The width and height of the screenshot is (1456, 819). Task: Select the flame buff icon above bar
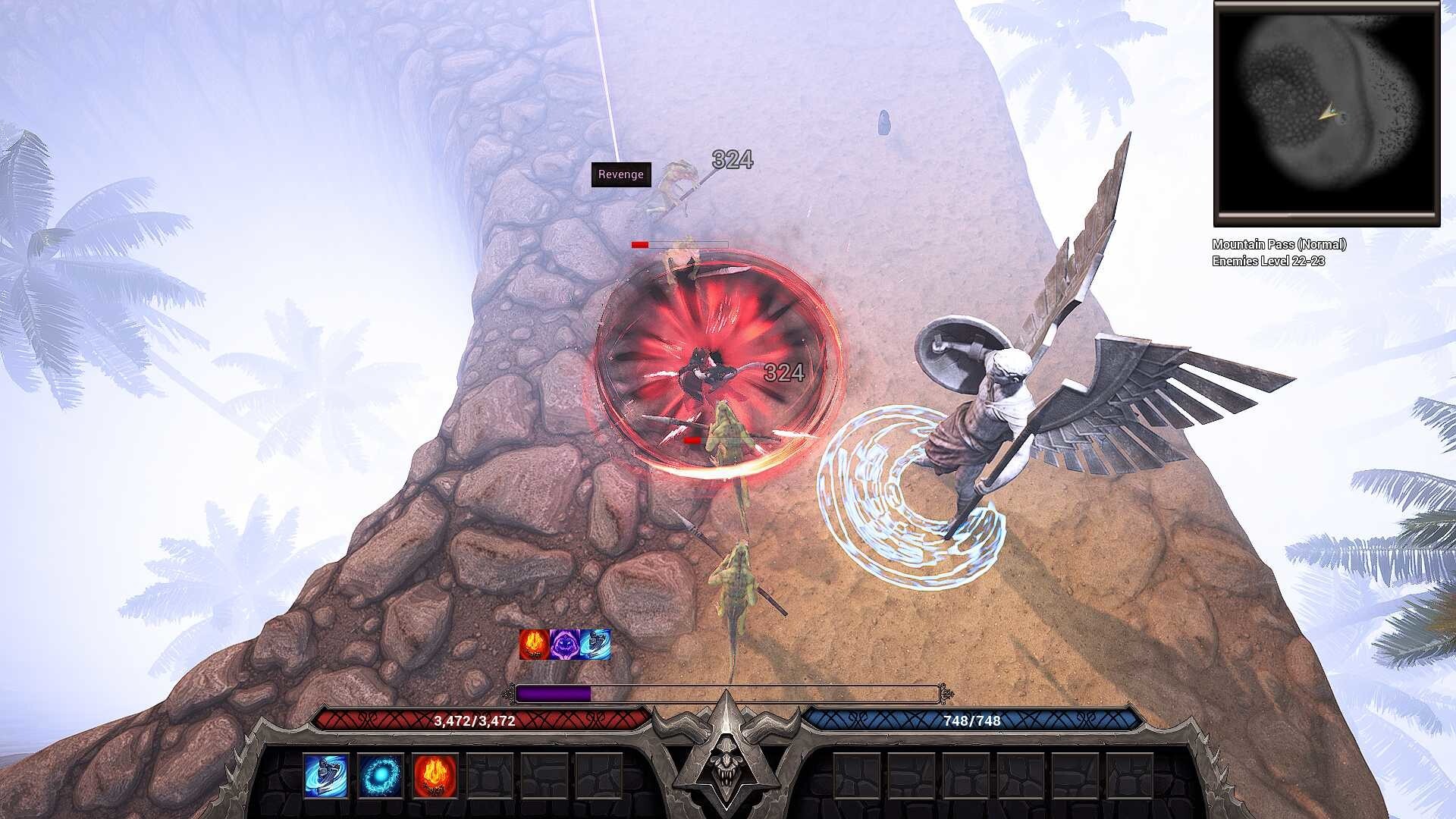(x=534, y=645)
